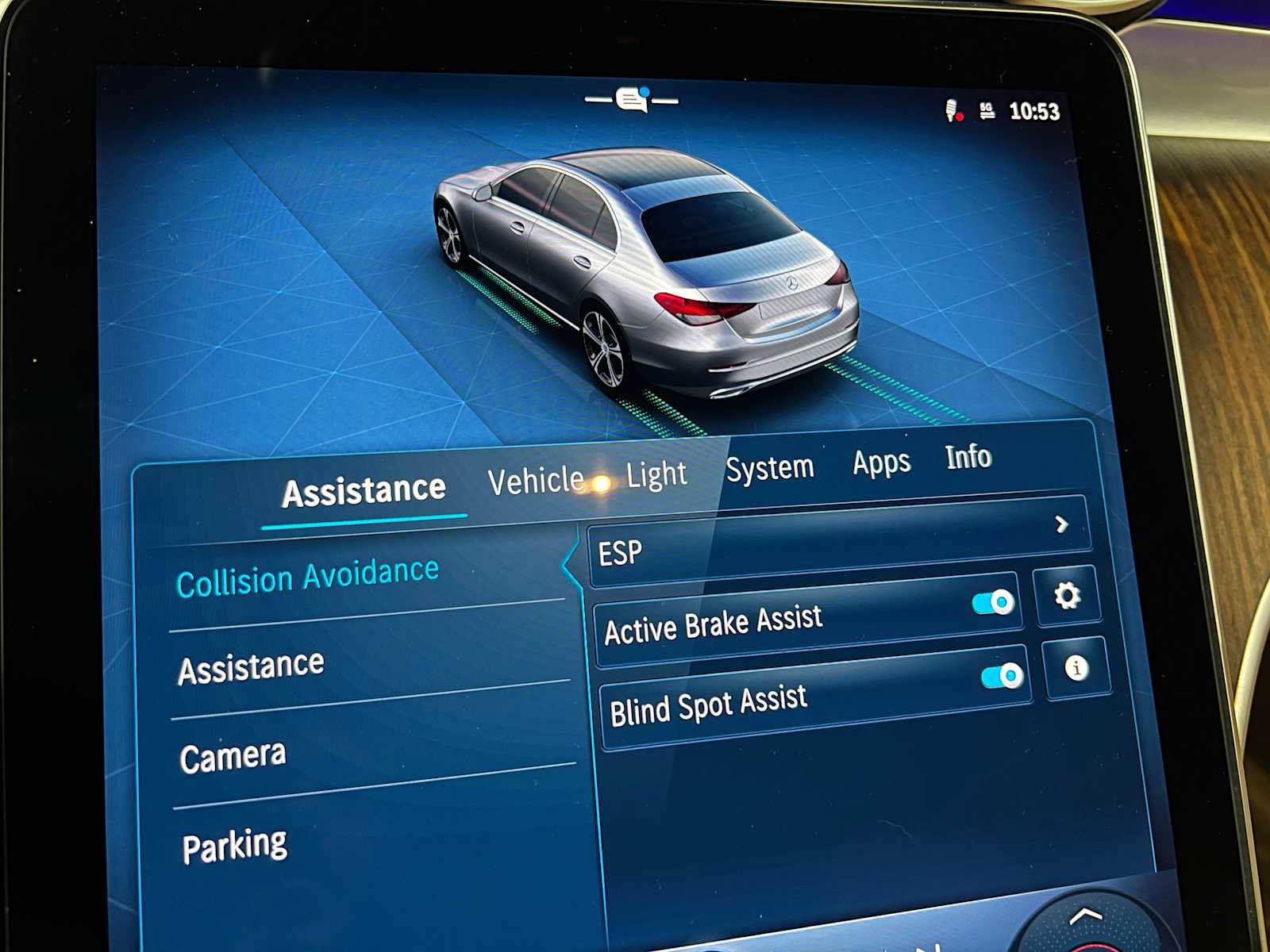Select Parking in the sidebar list
Viewport: 1270px width, 952px height.
click(x=235, y=843)
